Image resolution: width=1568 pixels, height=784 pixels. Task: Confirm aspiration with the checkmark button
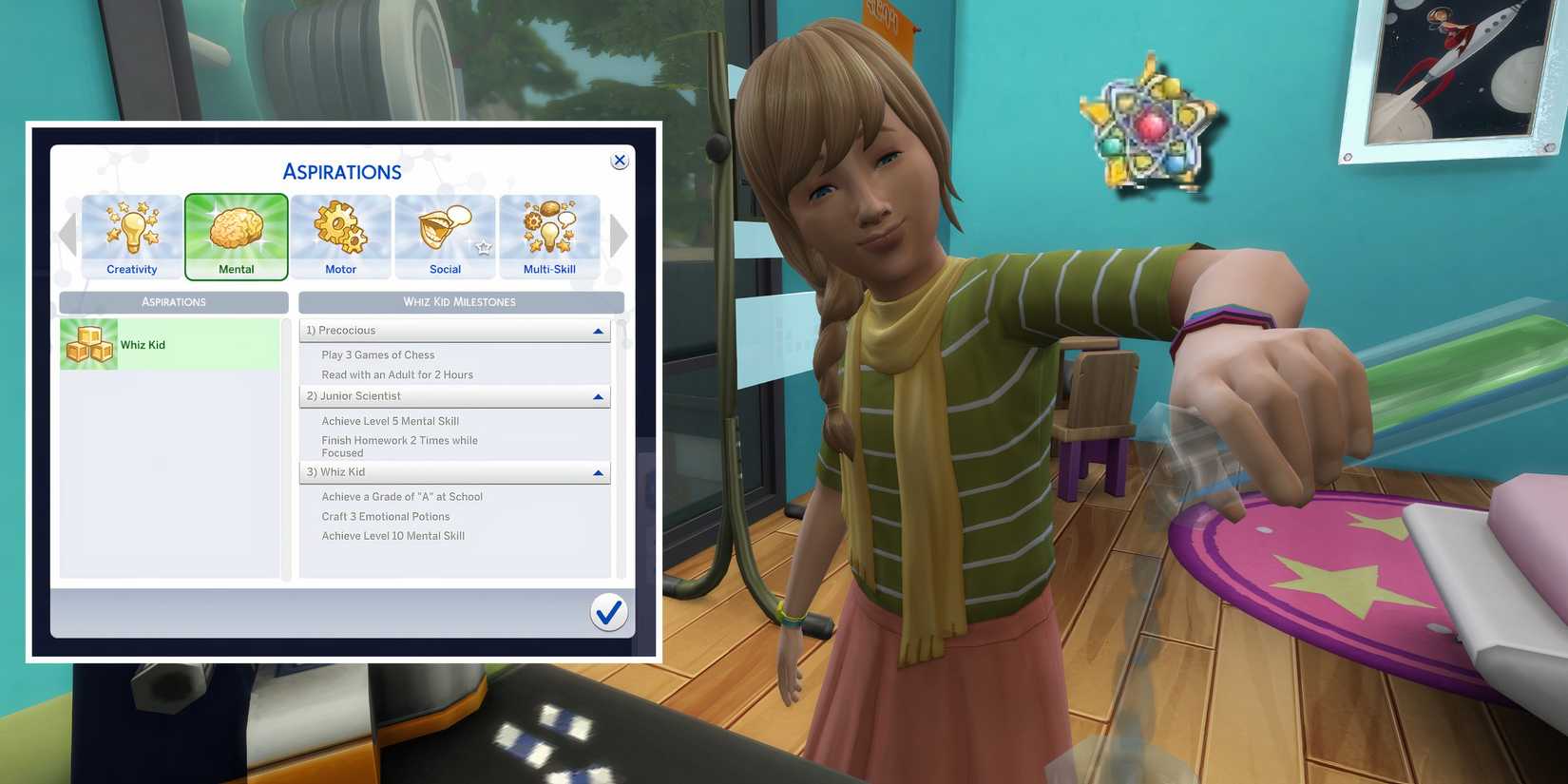tap(609, 613)
